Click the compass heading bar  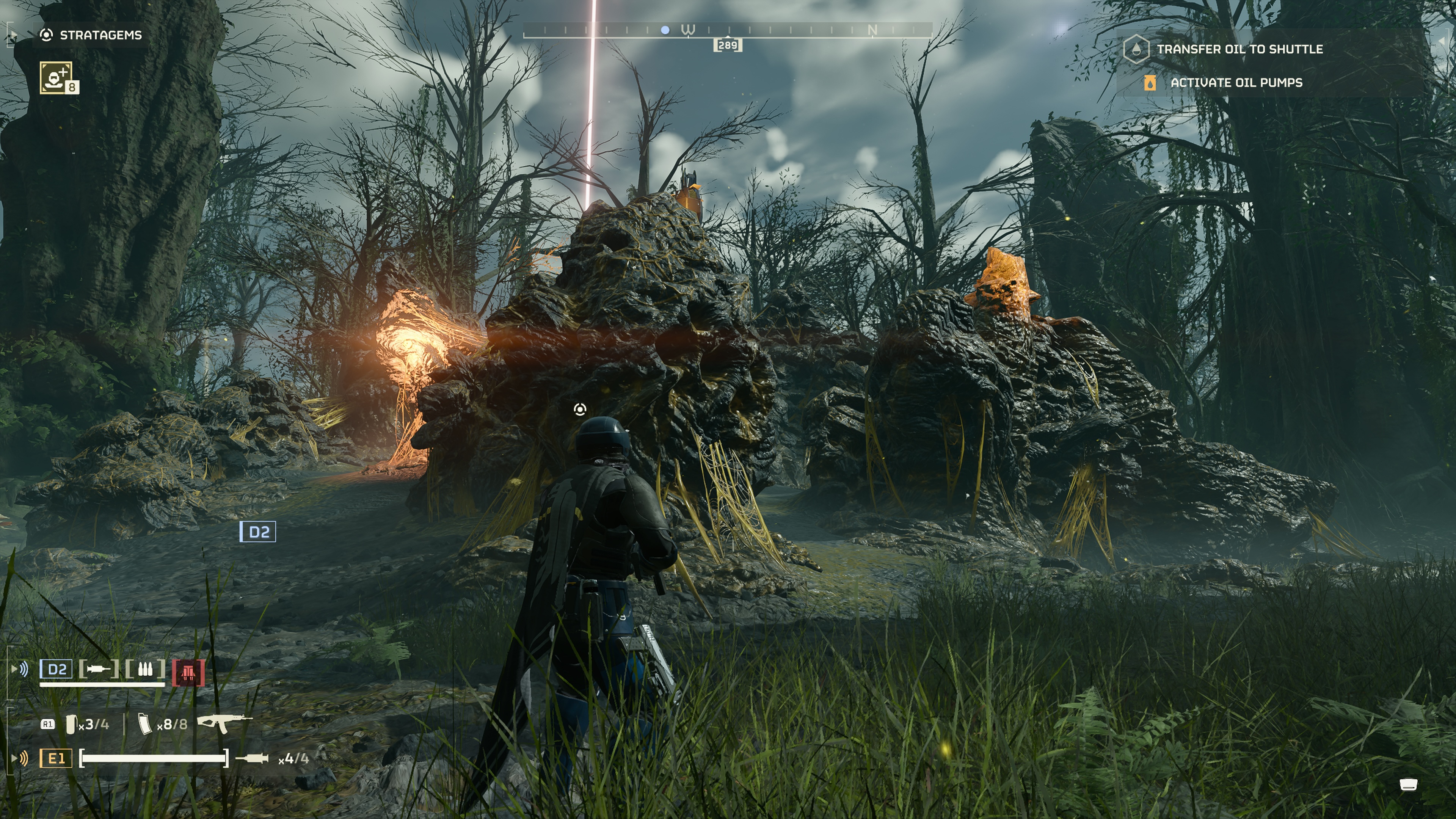727,30
